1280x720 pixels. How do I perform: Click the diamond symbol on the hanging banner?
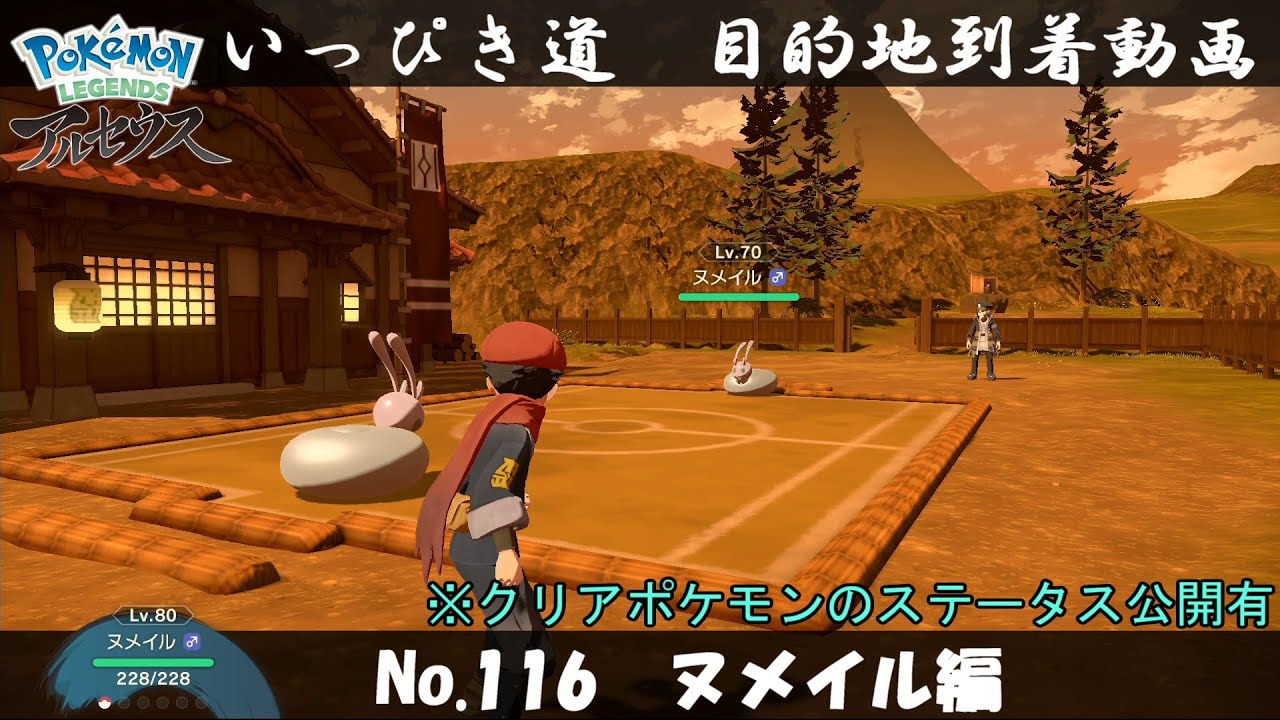tap(426, 164)
